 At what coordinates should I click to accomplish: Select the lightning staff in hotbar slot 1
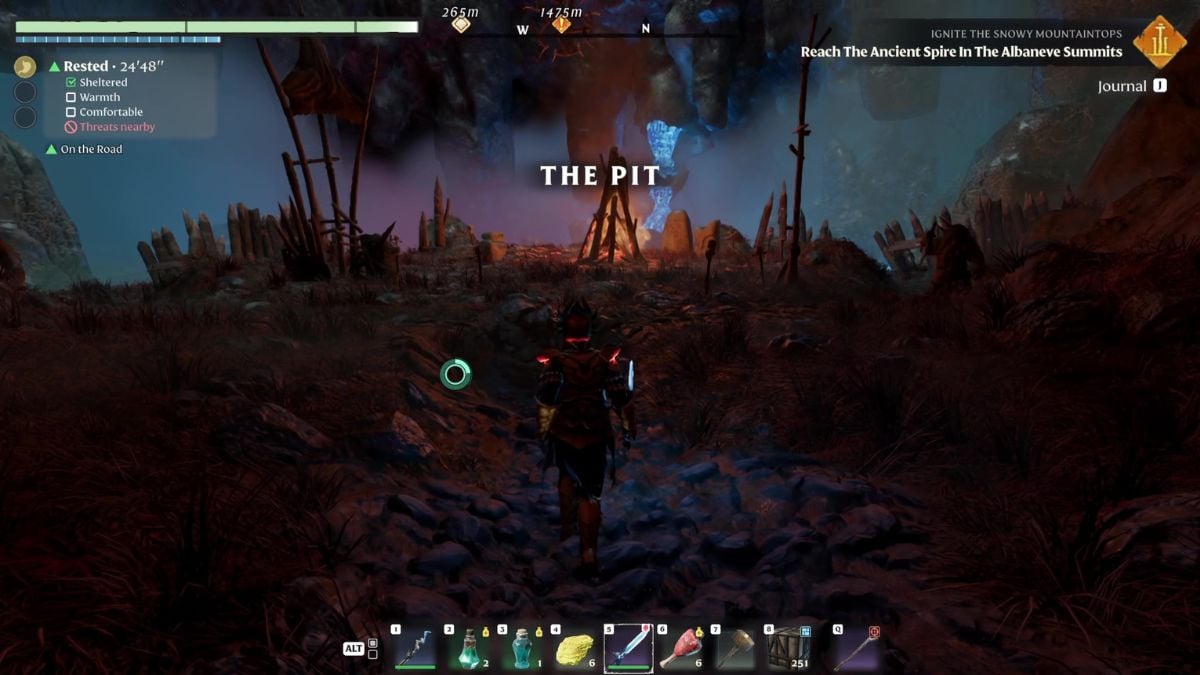[x=415, y=648]
